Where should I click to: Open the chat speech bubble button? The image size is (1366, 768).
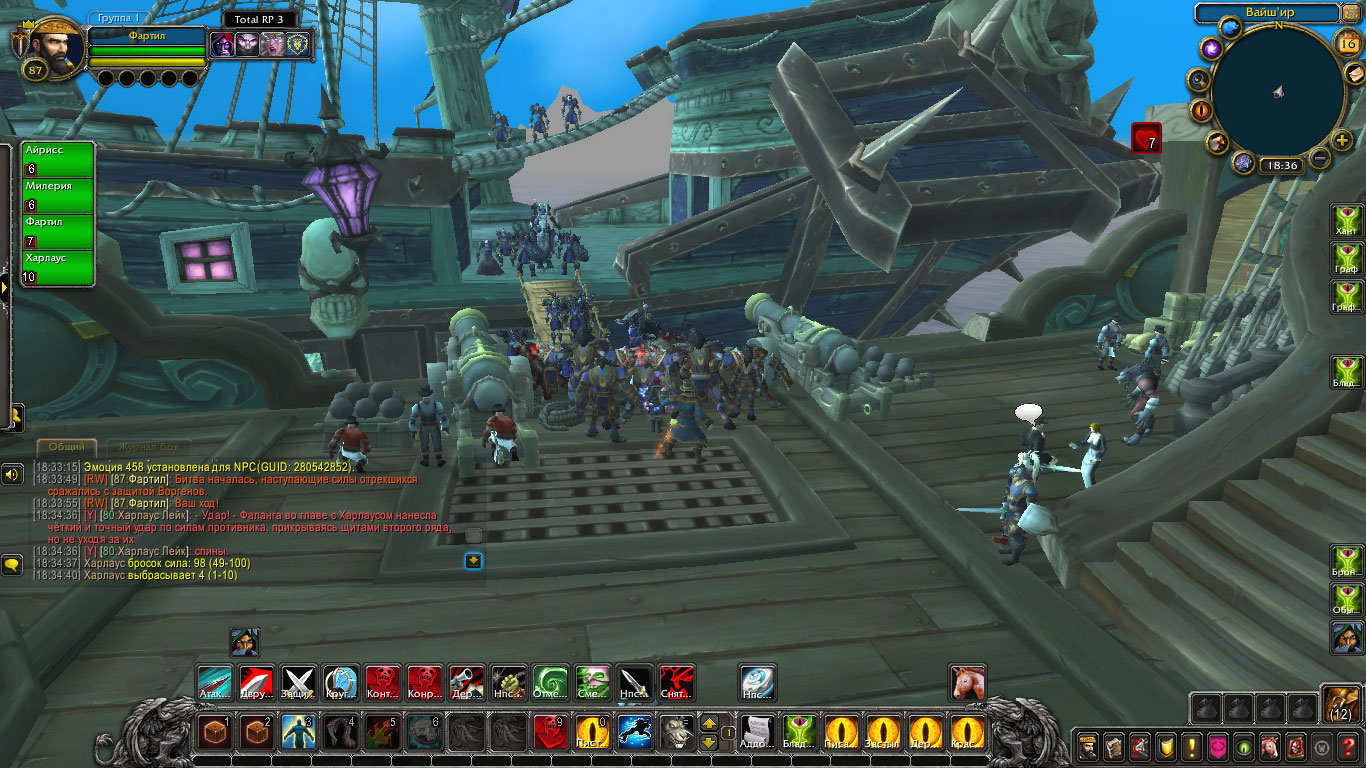pyautogui.click(x=12, y=565)
